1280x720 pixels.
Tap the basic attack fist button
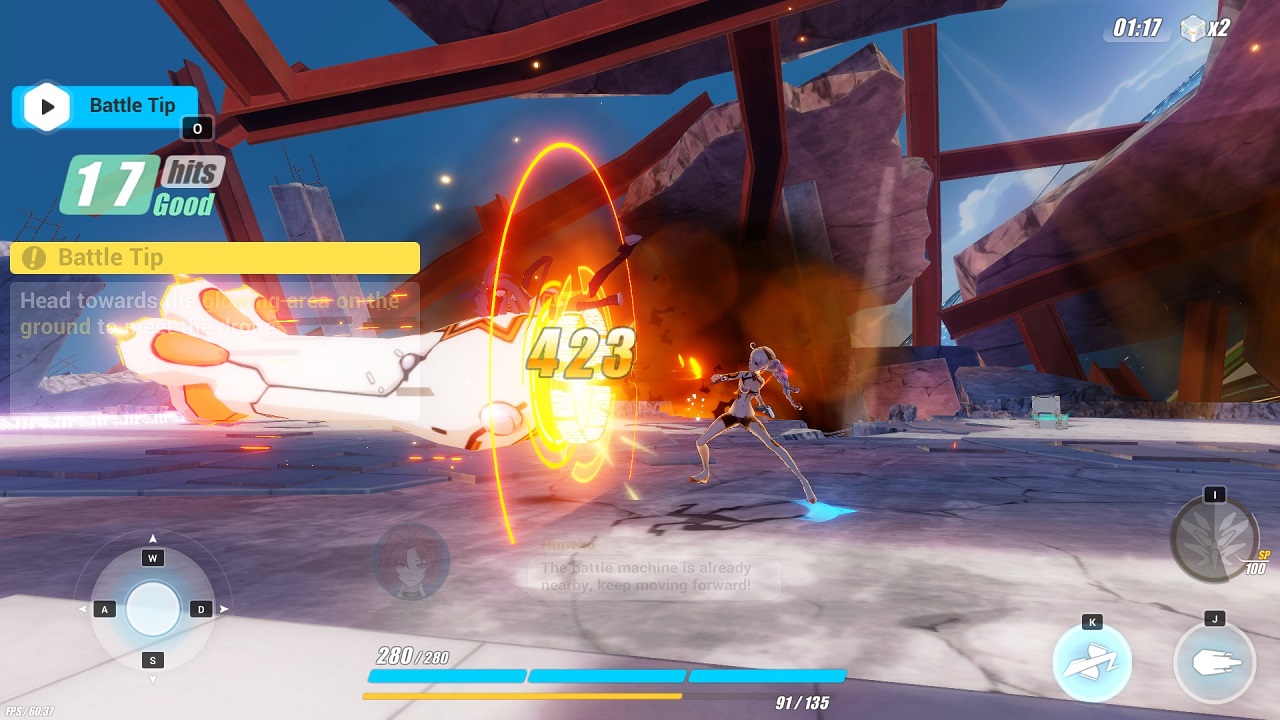[x=1214, y=663]
